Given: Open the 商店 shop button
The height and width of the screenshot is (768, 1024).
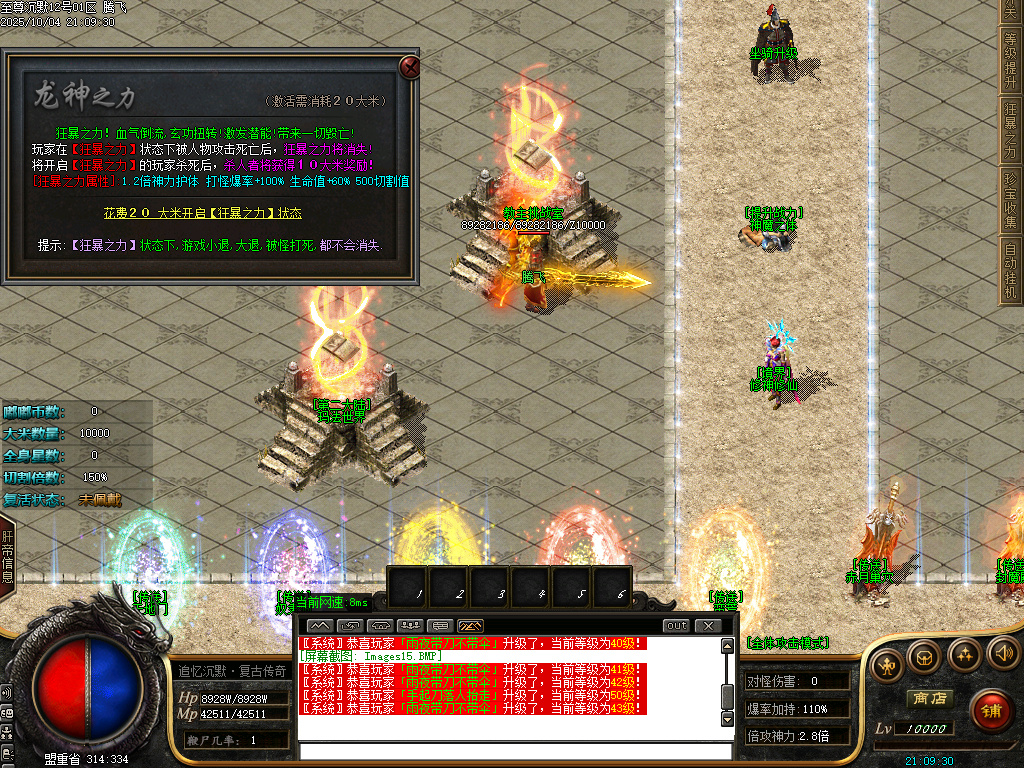Looking at the screenshot, I should click(x=927, y=698).
